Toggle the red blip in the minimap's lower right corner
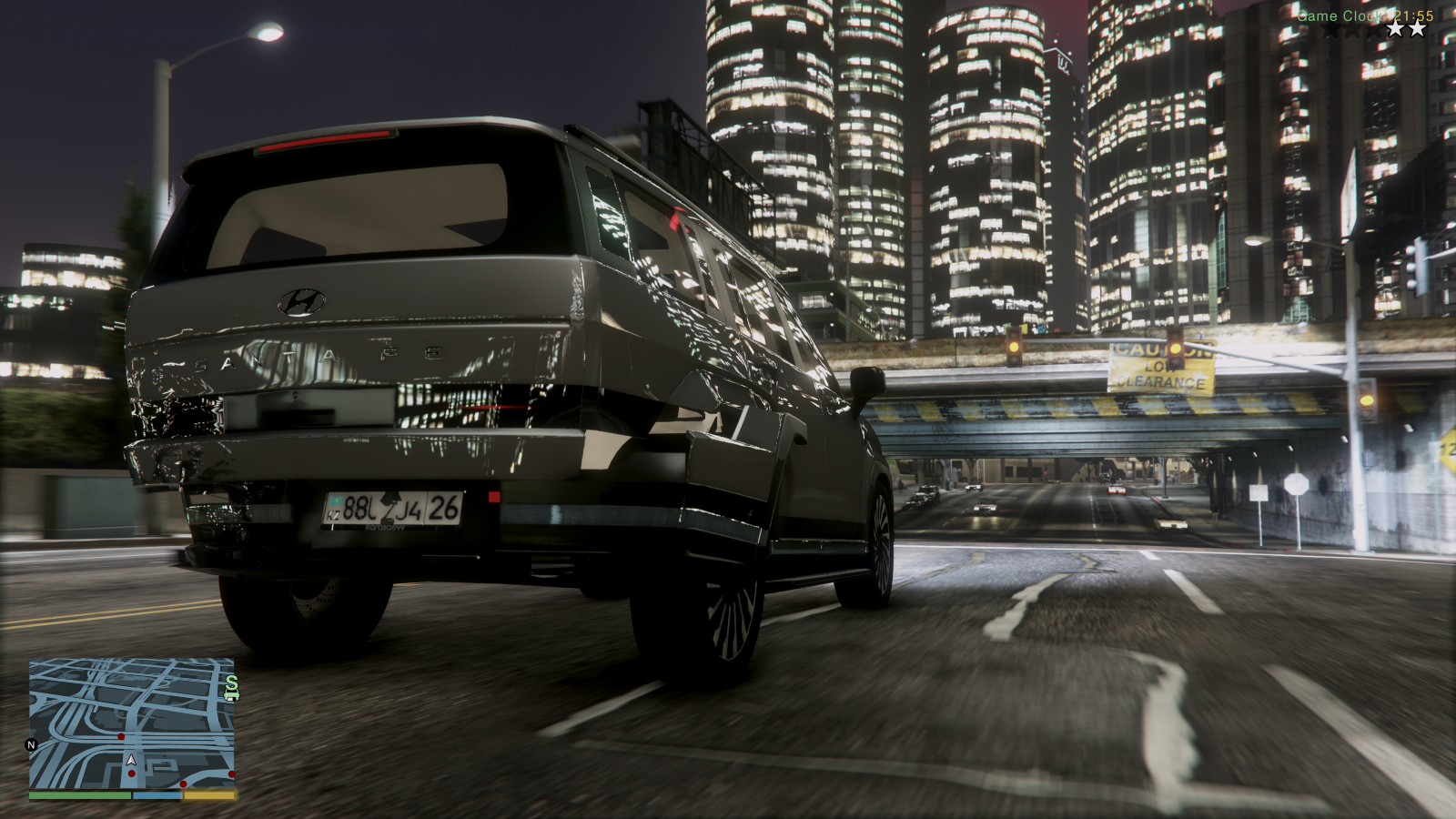Viewport: 1456px width, 819px height. (232, 773)
